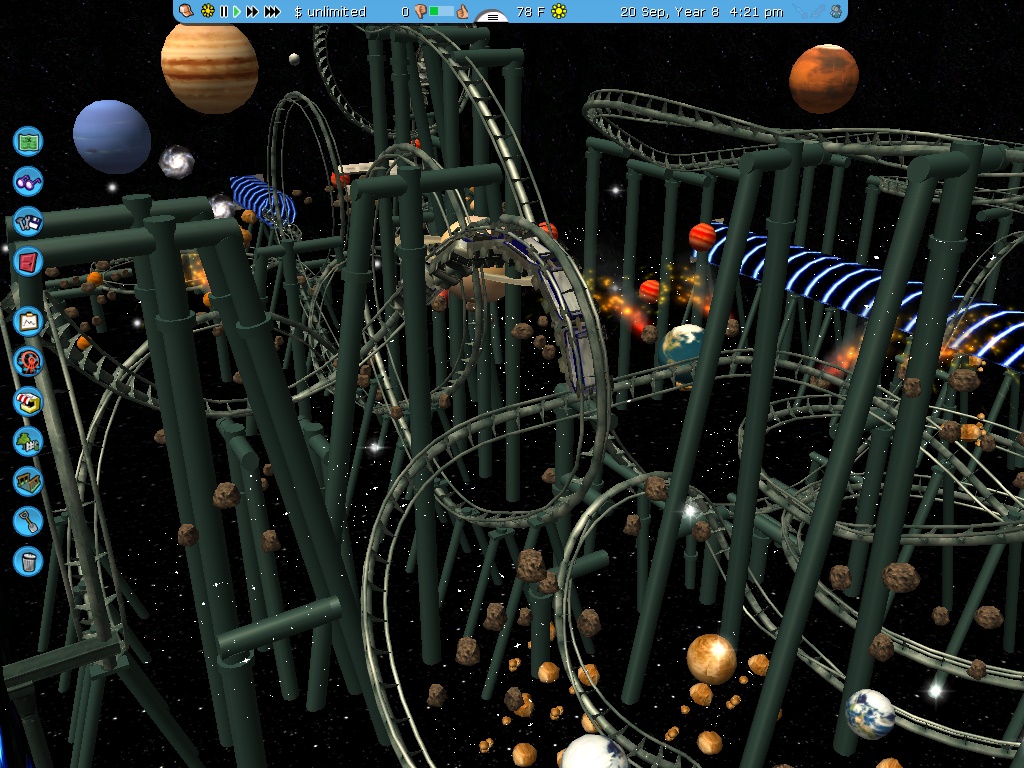
Task: Set game speed to triple fast-forward
Action: [x=272, y=12]
